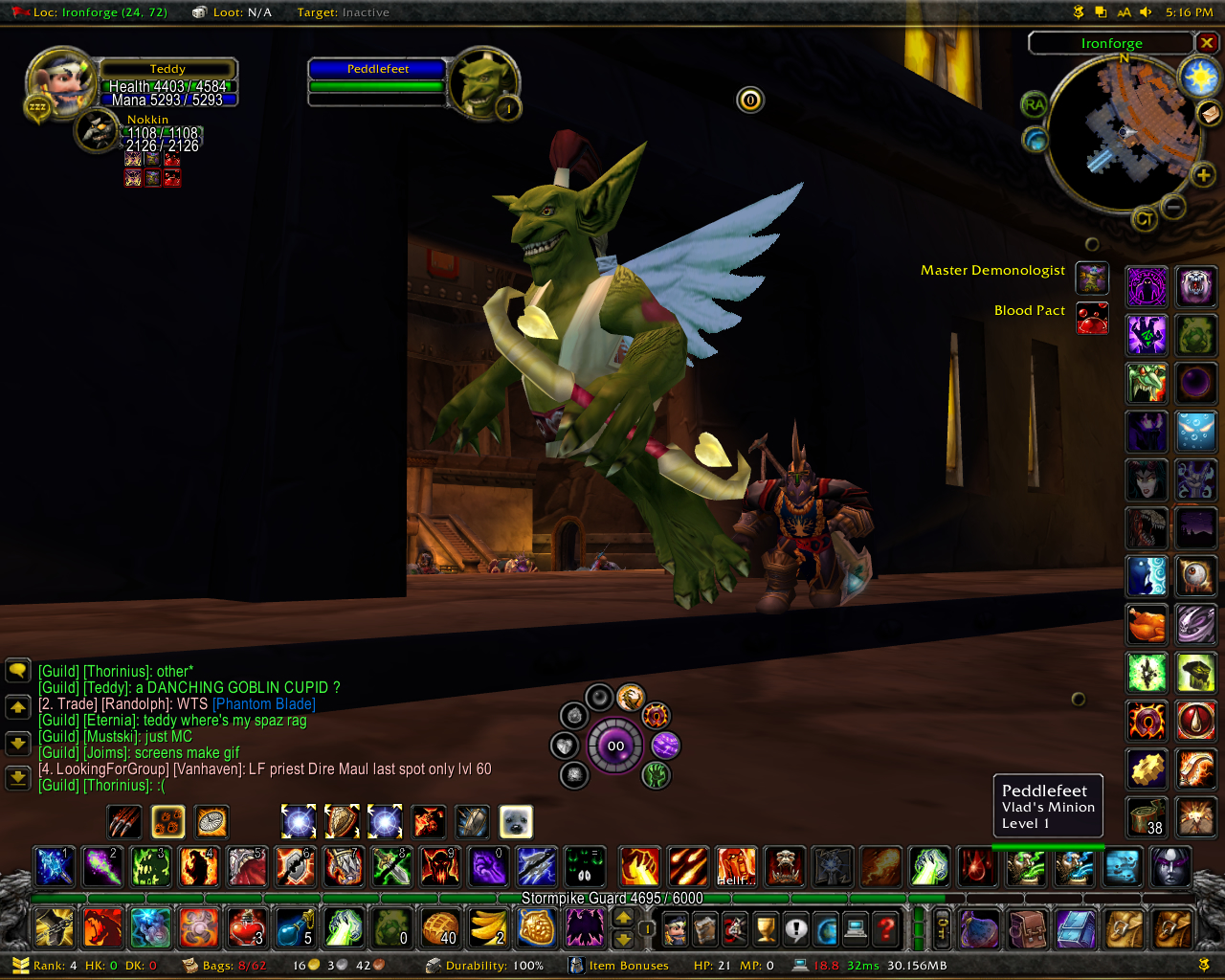Viewport: 1225px width, 980px height.
Task: Open the red question mark help button
Action: (x=888, y=927)
